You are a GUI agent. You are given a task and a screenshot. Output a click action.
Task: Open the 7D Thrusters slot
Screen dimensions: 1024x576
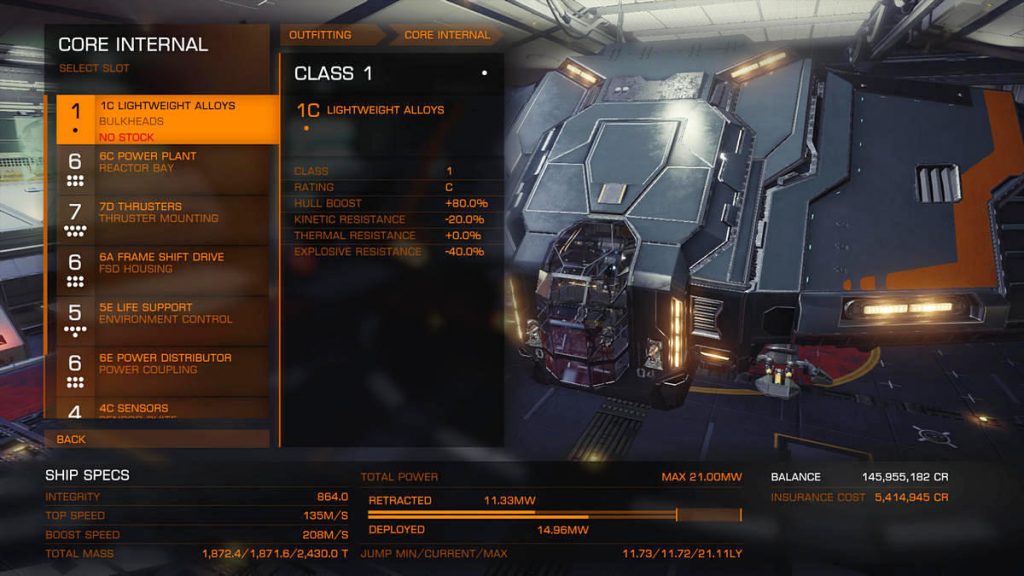162,220
